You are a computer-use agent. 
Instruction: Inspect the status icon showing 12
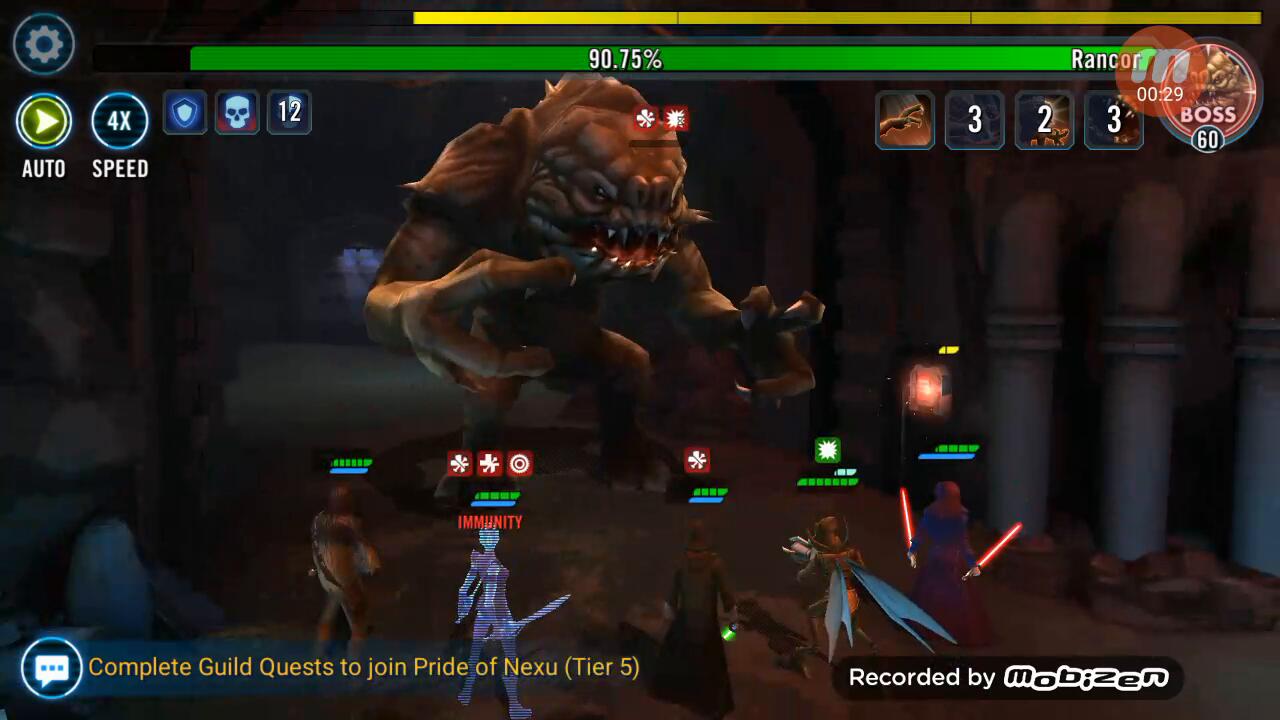[x=289, y=112]
